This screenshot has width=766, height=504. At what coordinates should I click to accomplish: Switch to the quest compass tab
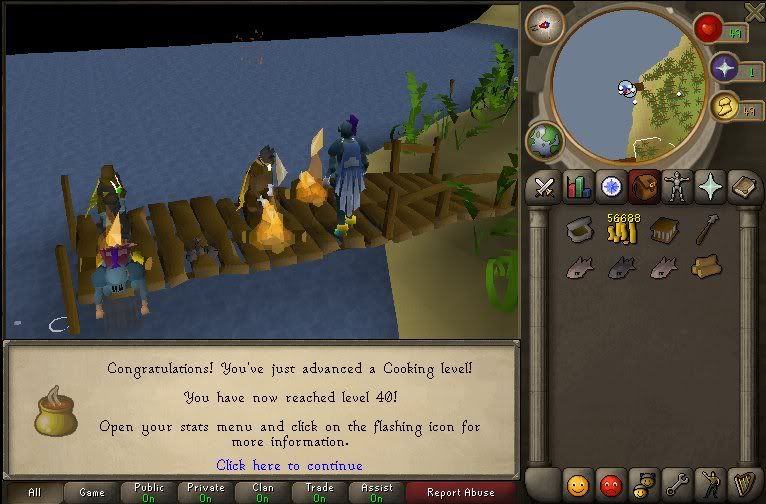610,187
